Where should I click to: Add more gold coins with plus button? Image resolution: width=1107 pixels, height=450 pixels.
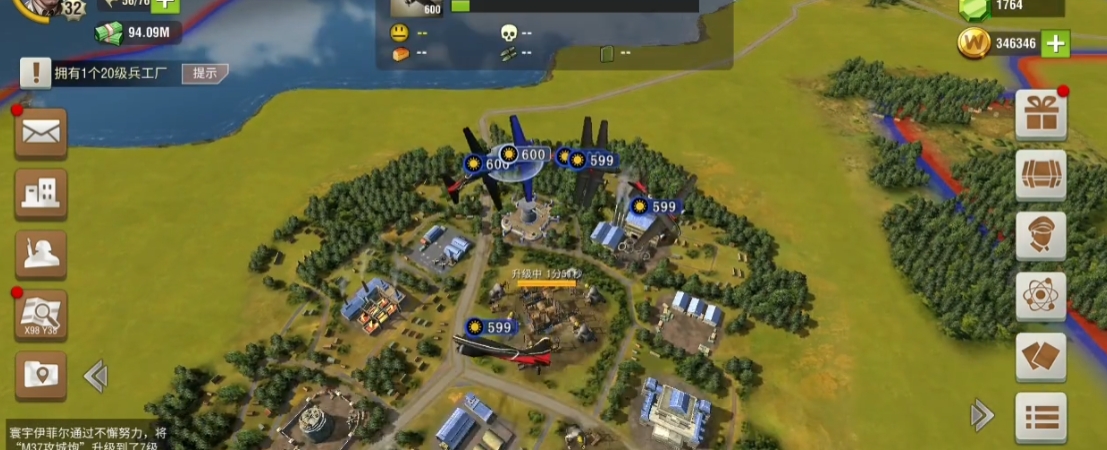point(1055,43)
